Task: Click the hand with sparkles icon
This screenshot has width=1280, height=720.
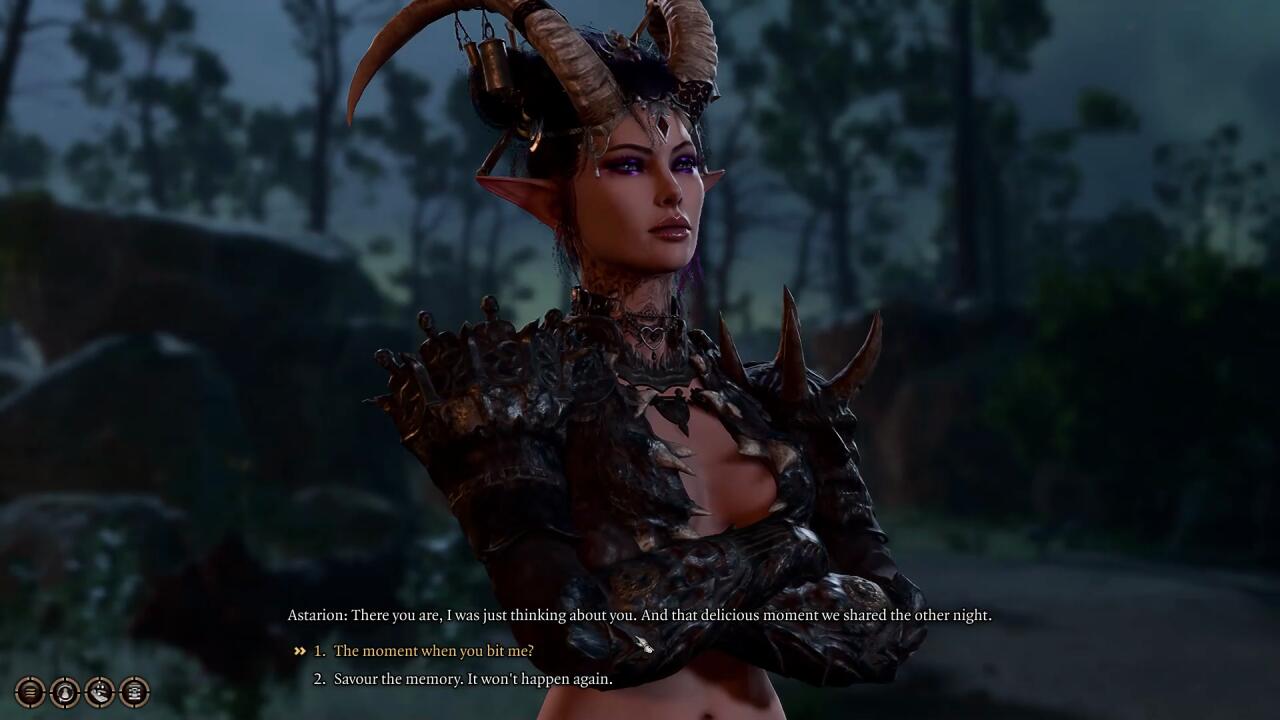Action: [100, 691]
